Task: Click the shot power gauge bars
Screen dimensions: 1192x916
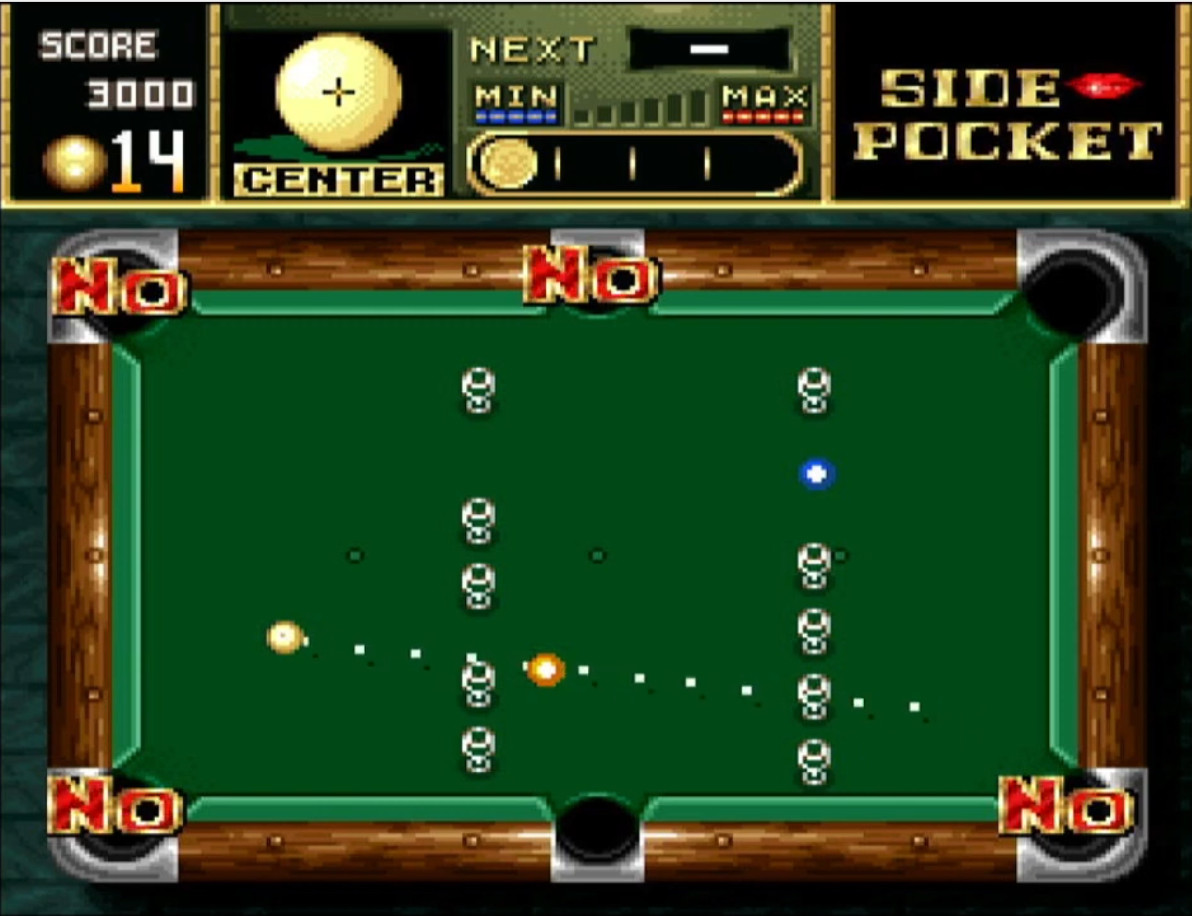Action: click(x=640, y=108)
